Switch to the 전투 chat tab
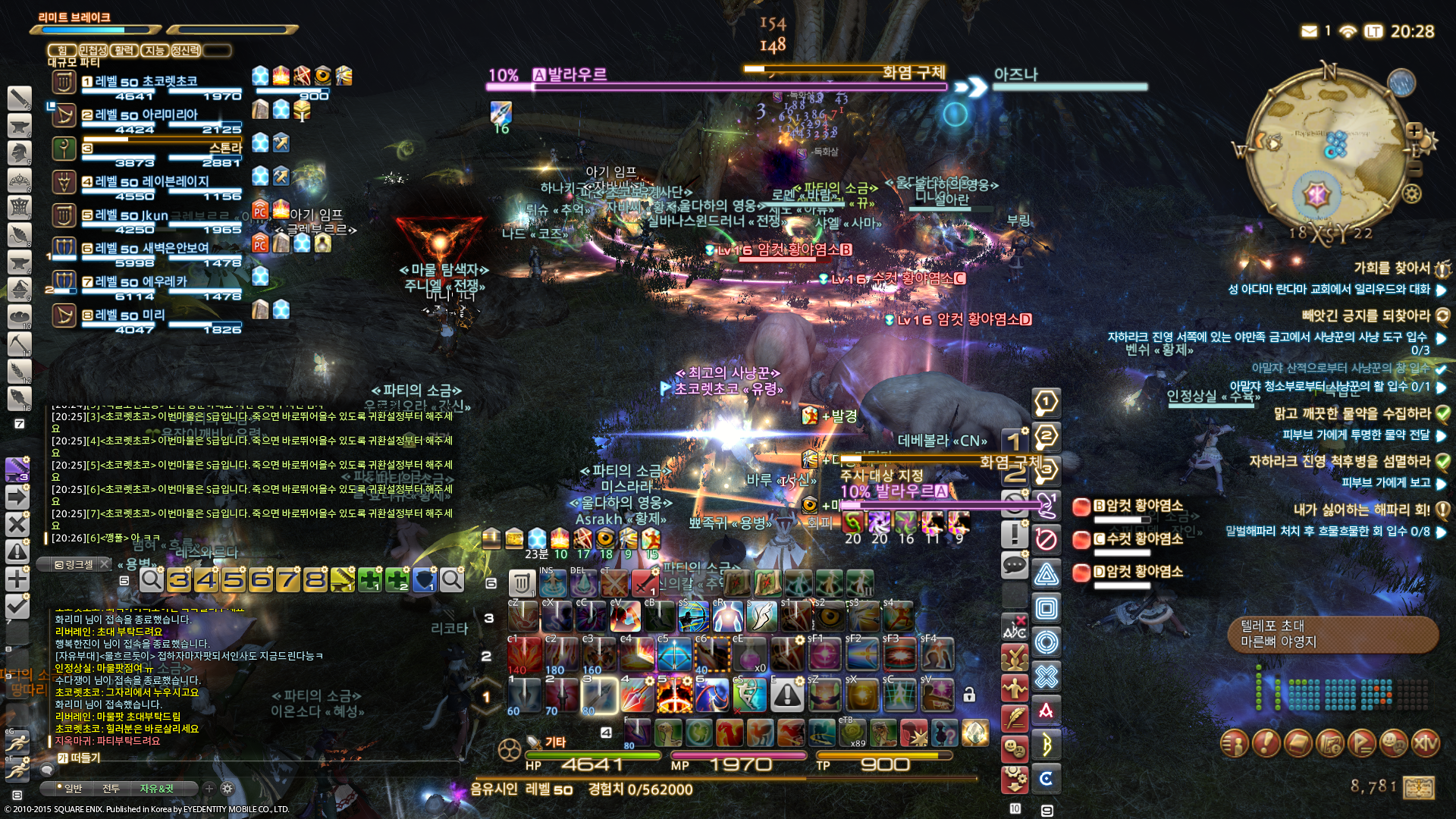The height and width of the screenshot is (819, 1456). point(111,789)
